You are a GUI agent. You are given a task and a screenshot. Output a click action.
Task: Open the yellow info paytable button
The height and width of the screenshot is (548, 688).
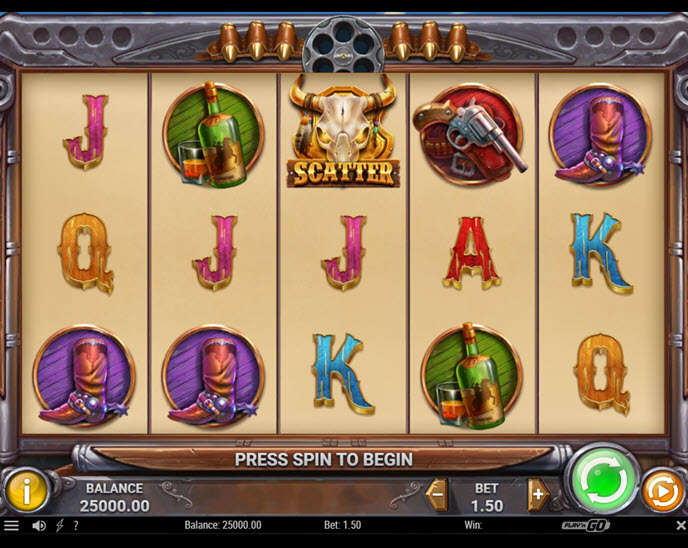tap(26, 490)
